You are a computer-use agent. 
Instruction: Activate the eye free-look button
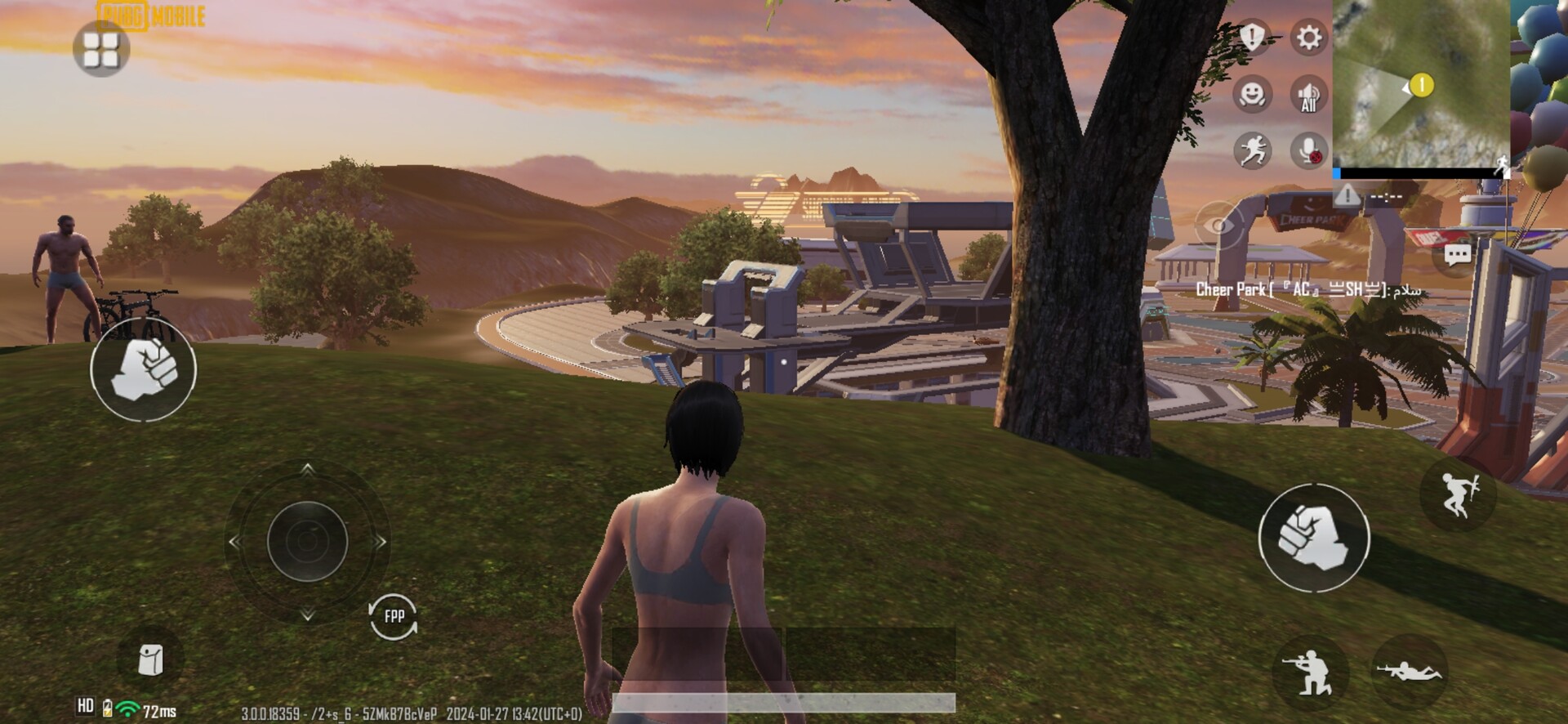click(x=1218, y=225)
